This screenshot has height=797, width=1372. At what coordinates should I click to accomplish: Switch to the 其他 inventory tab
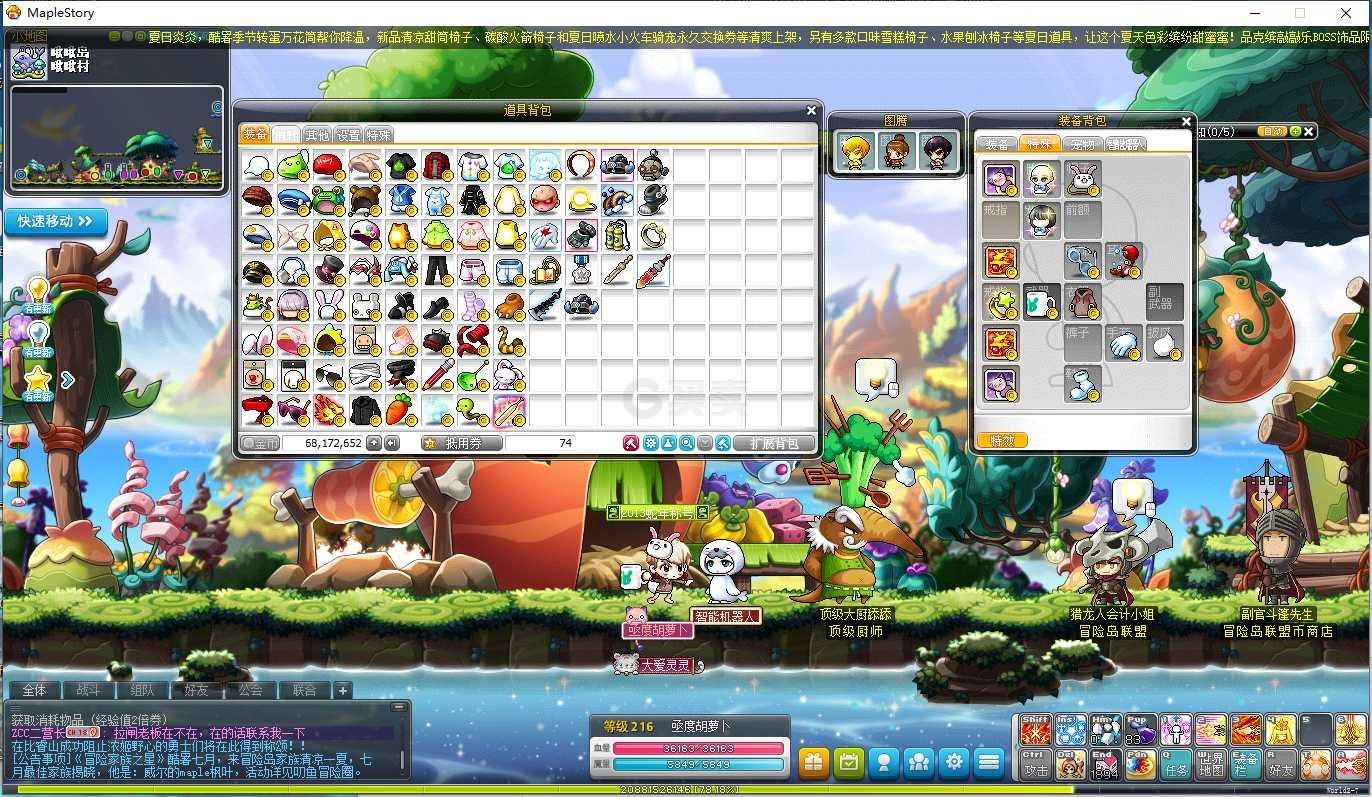coord(317,135)
